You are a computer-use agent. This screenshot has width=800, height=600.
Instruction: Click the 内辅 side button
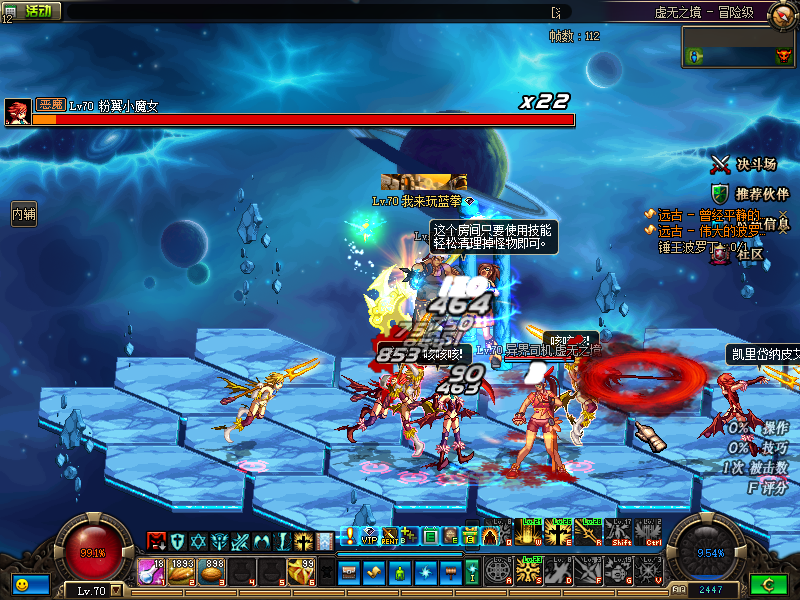(24, 213)
